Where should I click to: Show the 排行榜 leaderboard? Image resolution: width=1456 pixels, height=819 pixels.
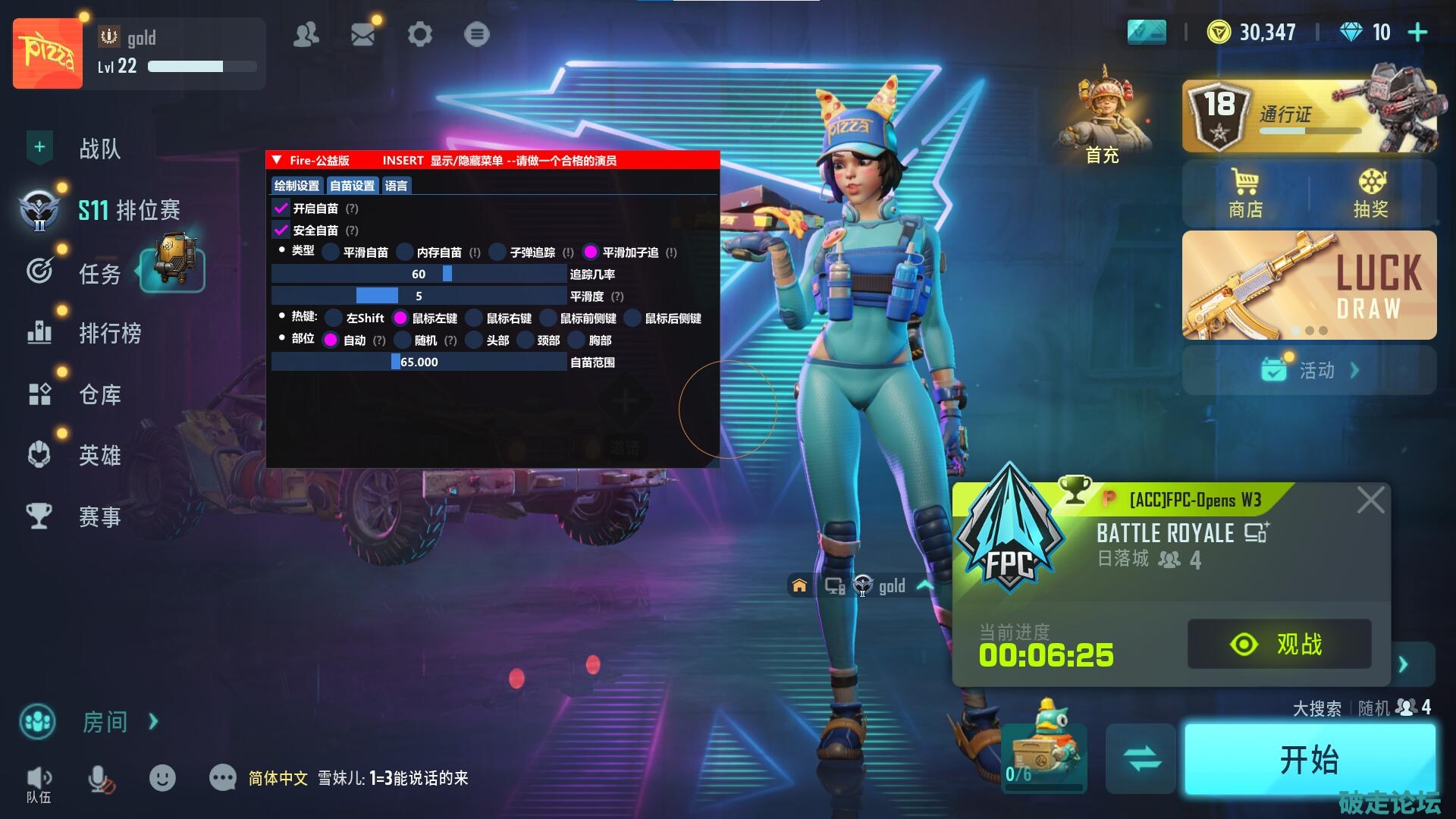pos(109,333)
